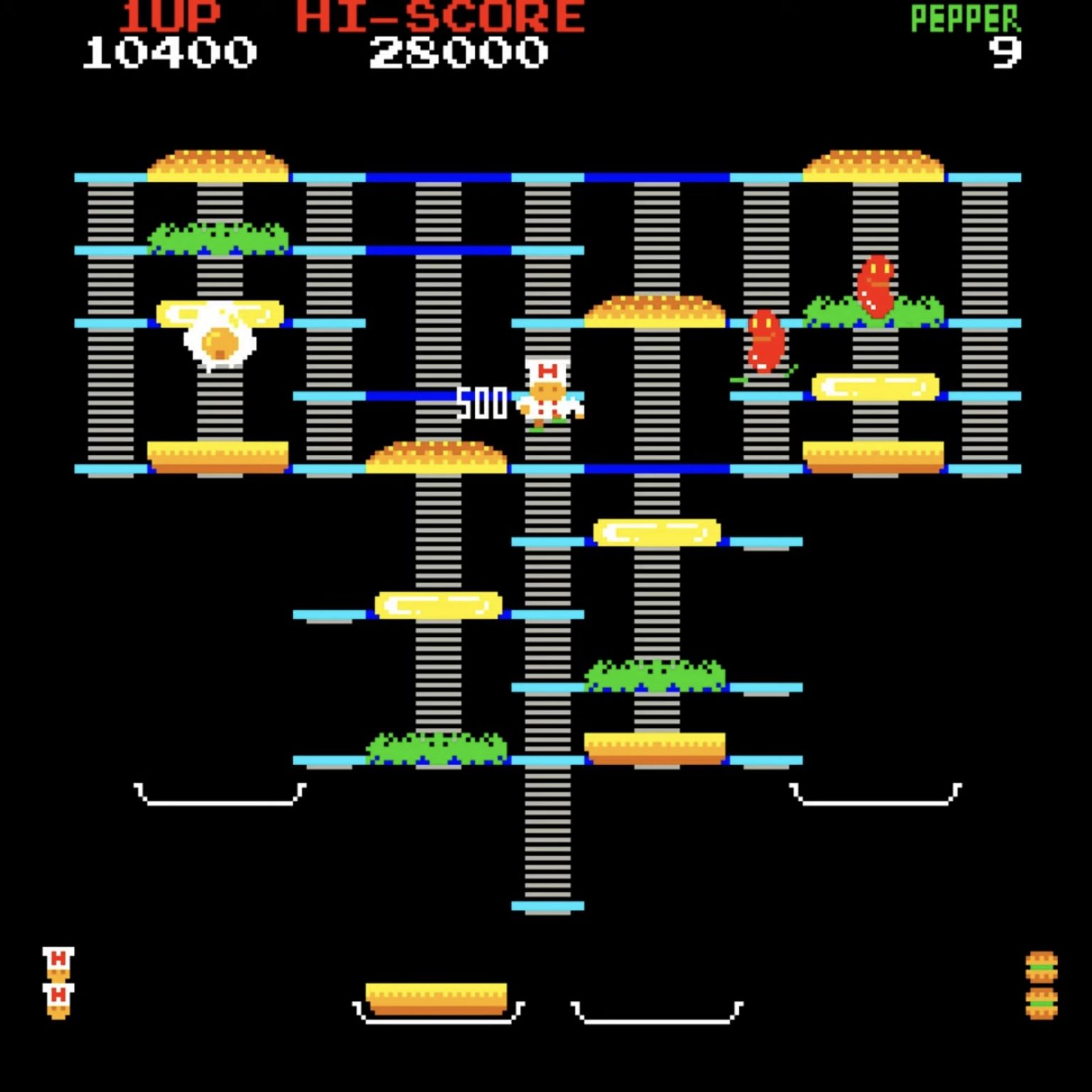Image resolution: width=1092 pixels, height=1092 pixels.
Task: Click the lettuce slice below the top-left bun
Action: 217,238
